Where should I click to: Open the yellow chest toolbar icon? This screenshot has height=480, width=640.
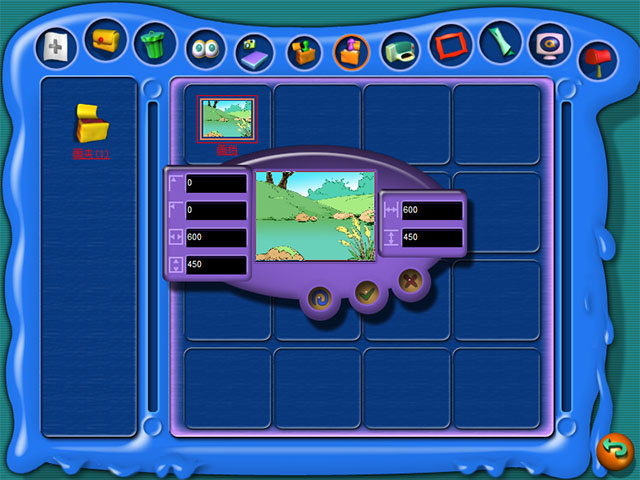(105, 40)
